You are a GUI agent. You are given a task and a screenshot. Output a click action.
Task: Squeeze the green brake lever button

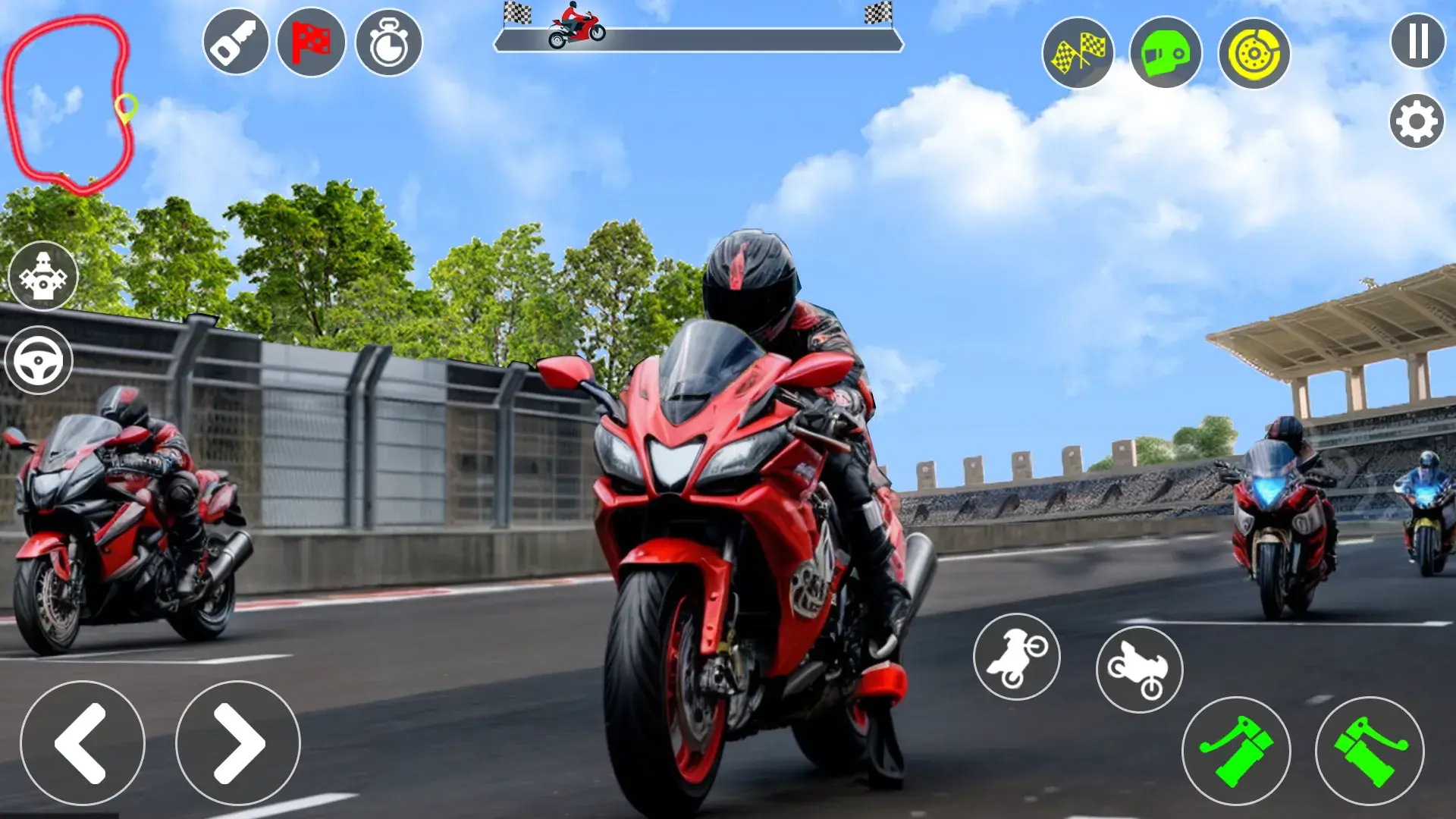pos(1236,751)
